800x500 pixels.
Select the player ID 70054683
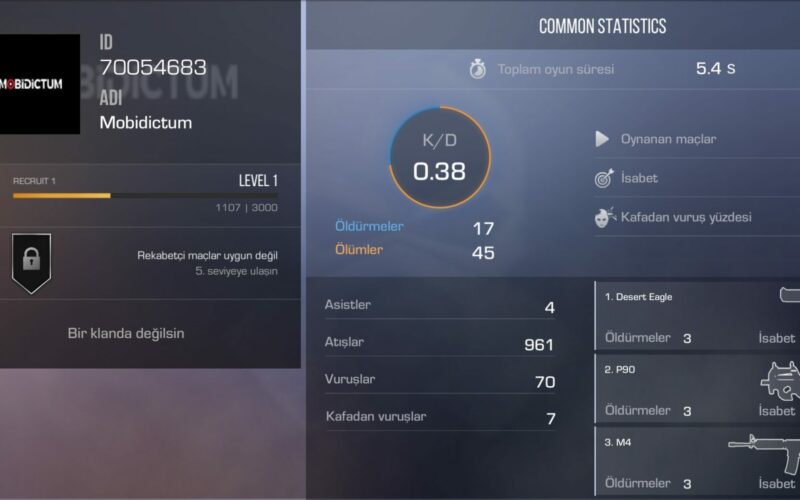(x=153, y=68)
